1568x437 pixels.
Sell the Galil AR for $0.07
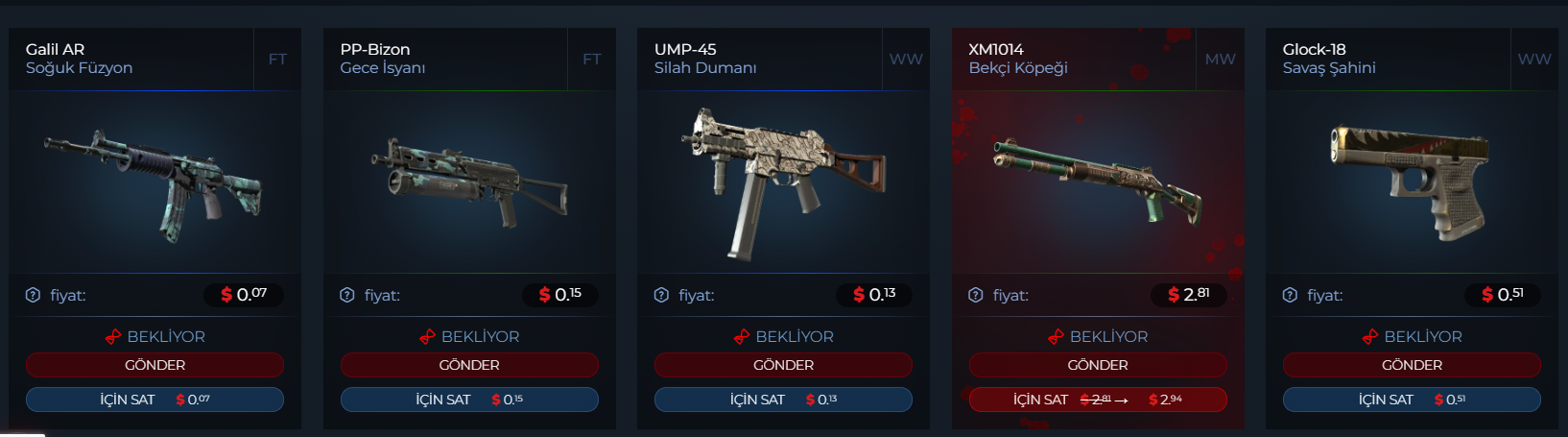[154, 400]
